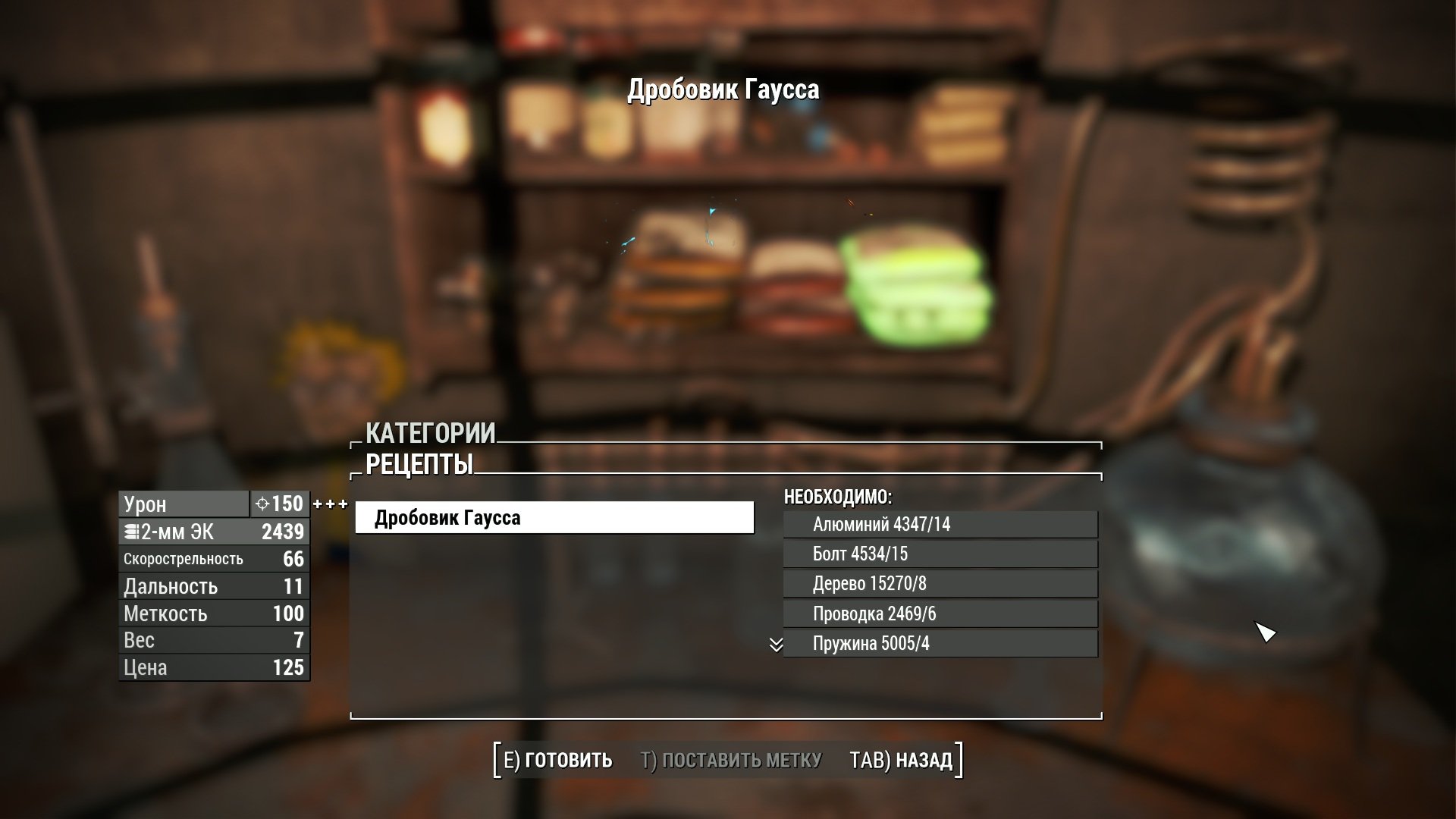Select the Болт component row
1456x819 pixels.
[940, 554]
